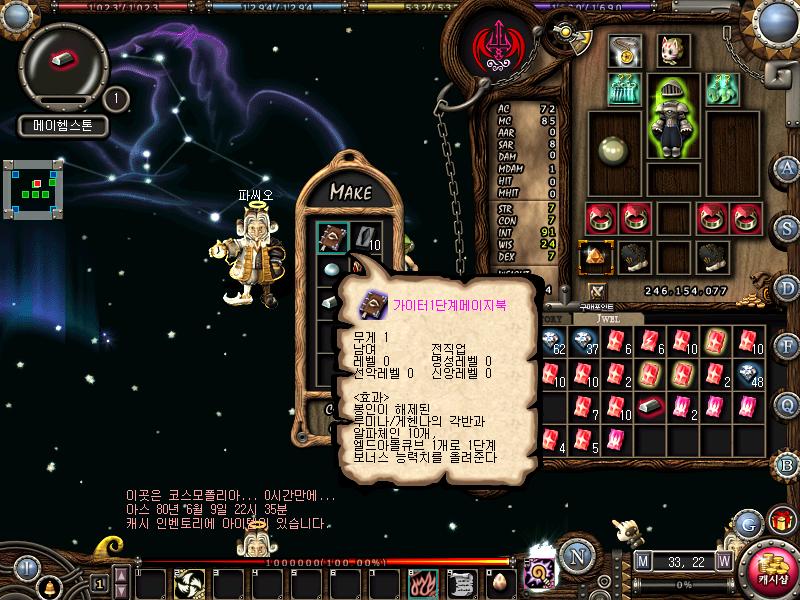Image resolution: width=800 pixels, height=600 pixels.
Task: Click the W button beside coordinates
Action: 723,560
